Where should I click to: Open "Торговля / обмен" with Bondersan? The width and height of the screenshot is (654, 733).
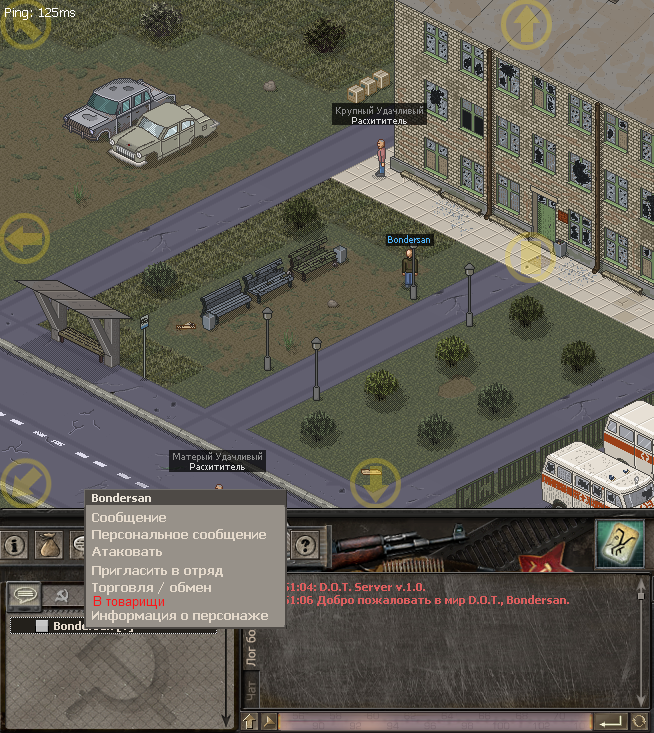[x=151, y=587]
